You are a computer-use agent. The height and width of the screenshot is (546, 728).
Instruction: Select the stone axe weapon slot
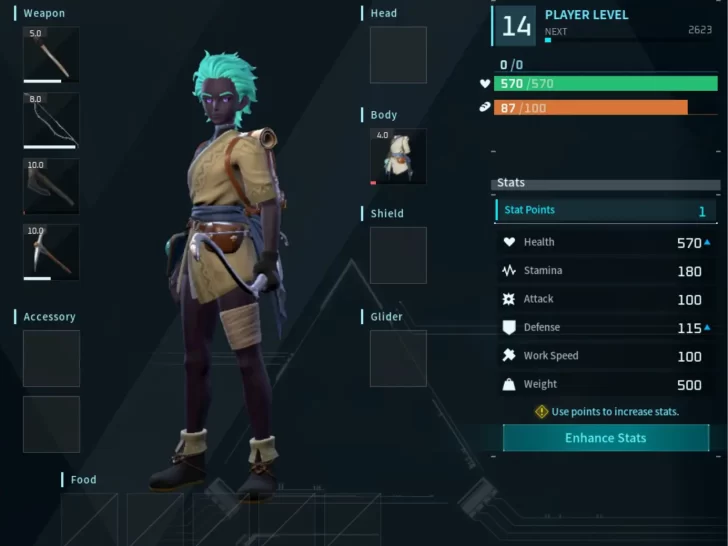point(51,186)
